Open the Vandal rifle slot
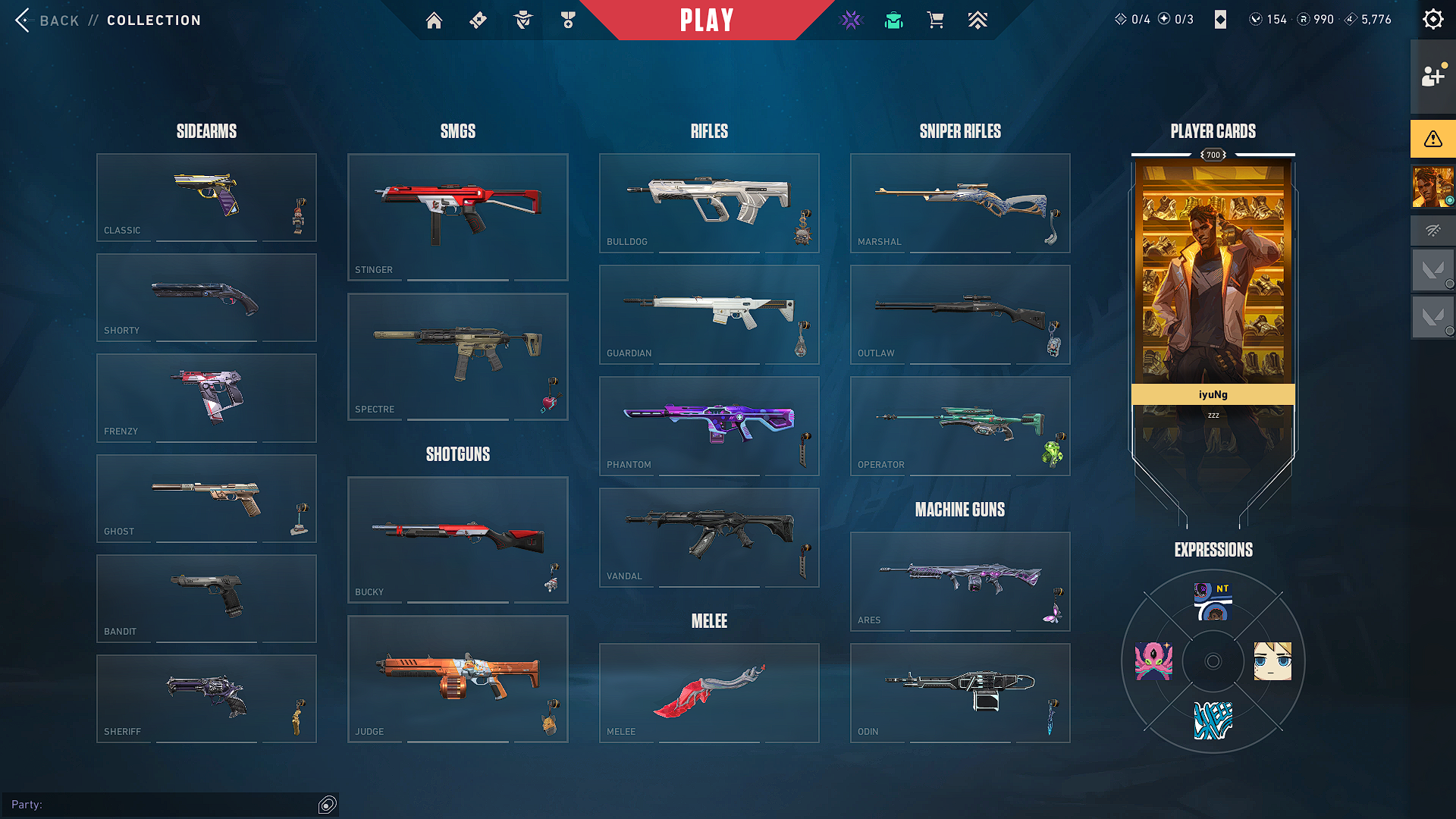This screenshot has width=1456, height=819. pos(709,537)
